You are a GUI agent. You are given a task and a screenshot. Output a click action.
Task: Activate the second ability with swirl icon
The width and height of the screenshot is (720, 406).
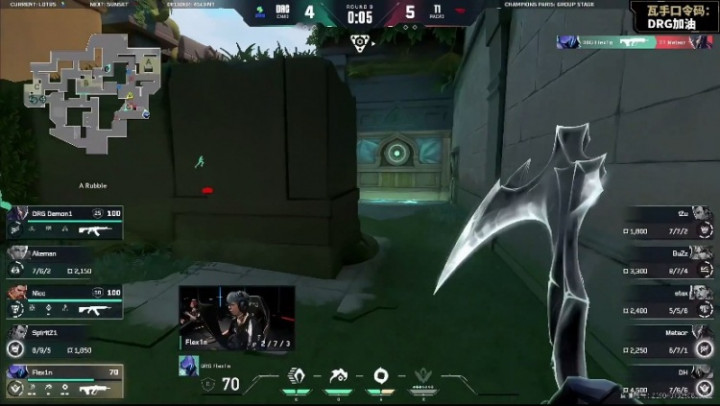[x=338, y=378]
